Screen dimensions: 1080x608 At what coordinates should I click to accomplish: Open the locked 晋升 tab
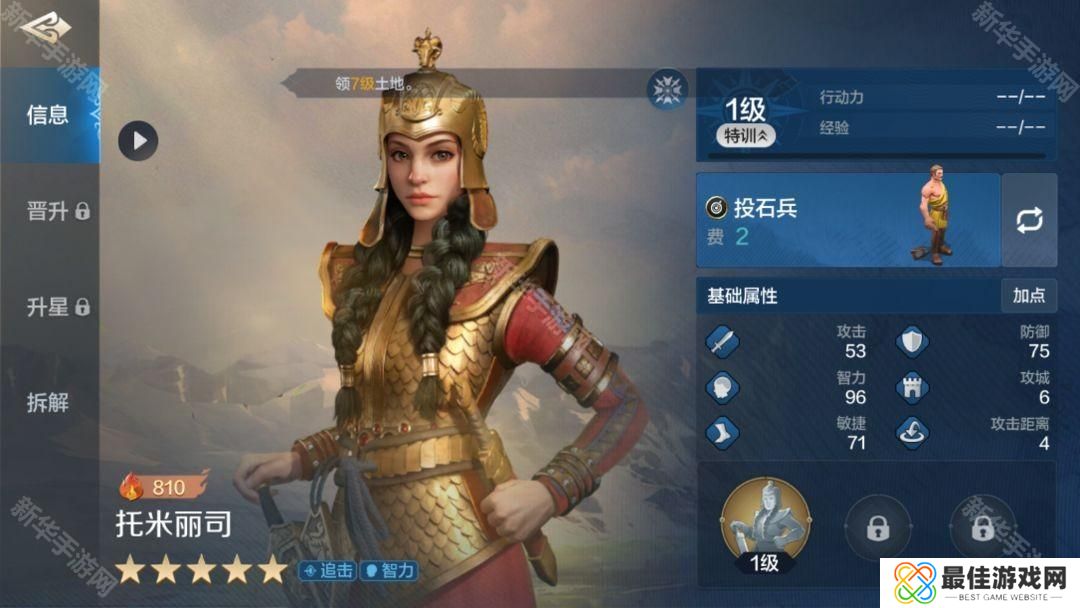click(x=56, y=211)
